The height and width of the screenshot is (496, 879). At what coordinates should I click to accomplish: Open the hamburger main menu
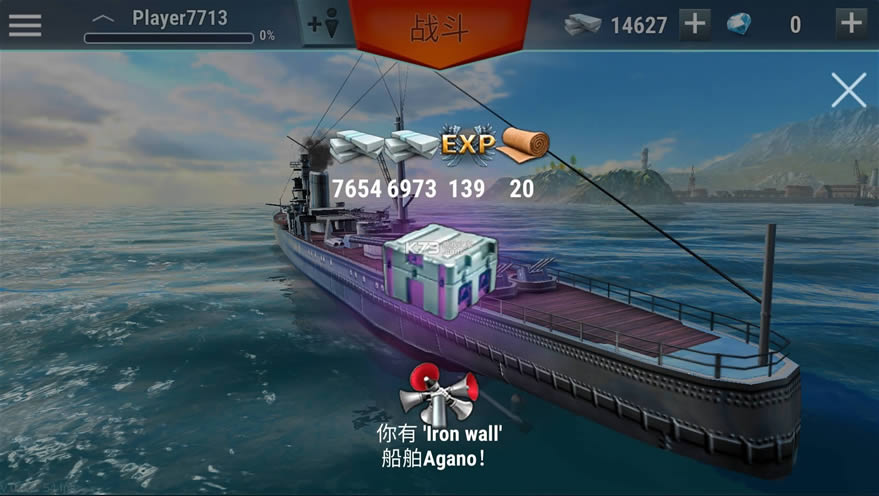(x=25, y=24)
